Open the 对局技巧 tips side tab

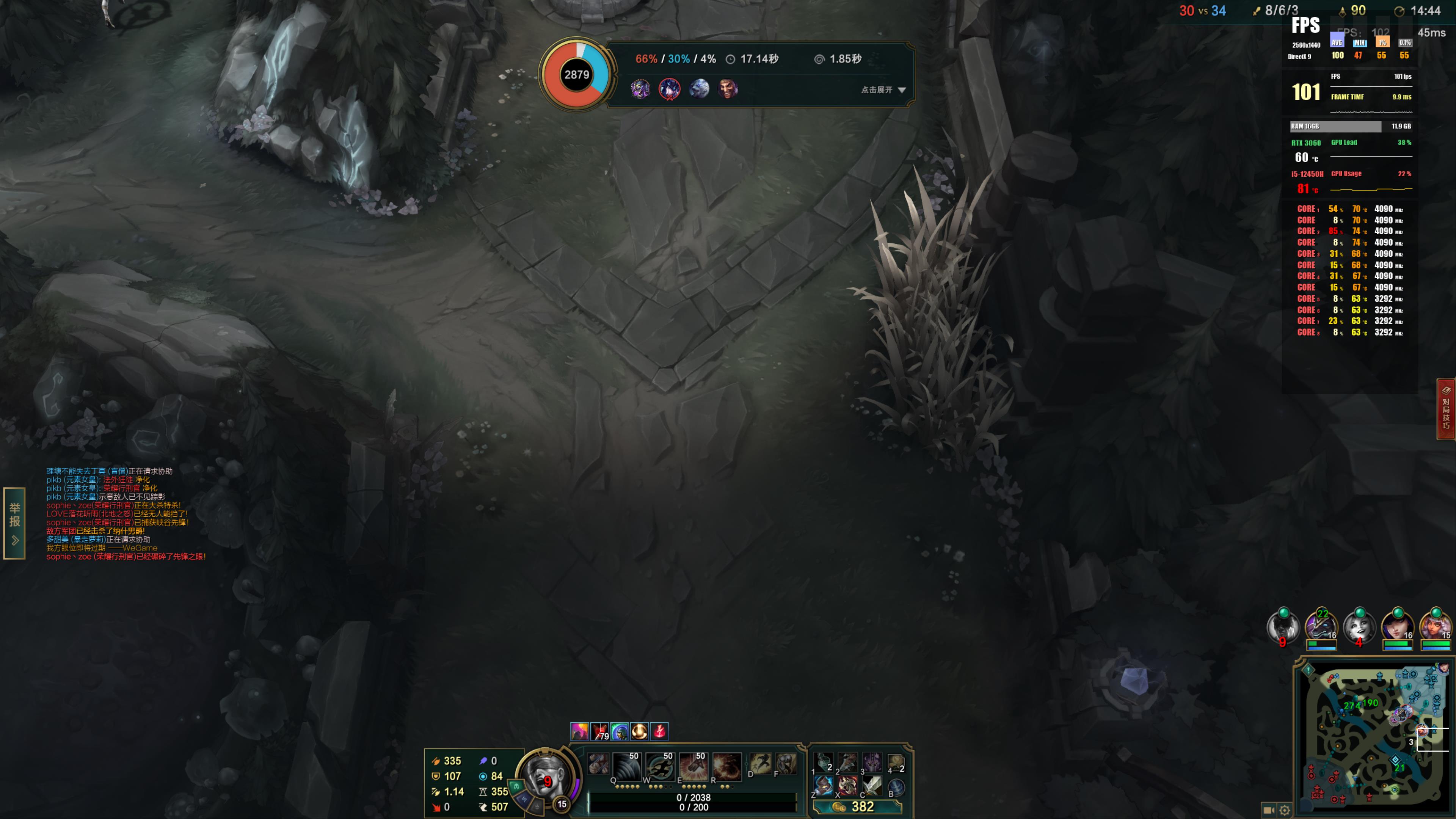point(1446,409)
